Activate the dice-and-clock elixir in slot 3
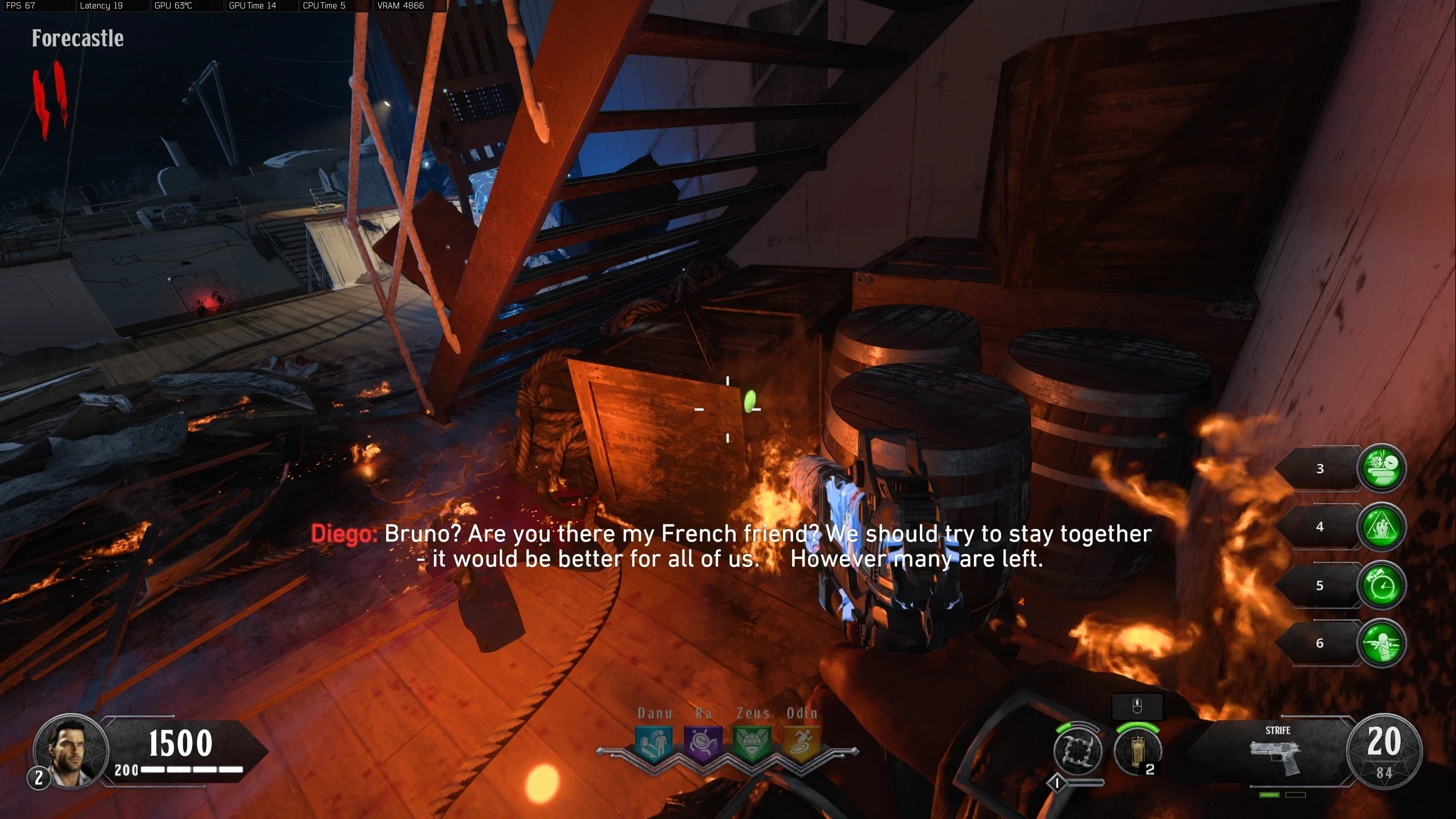Image resolution: width=1456 pixels, height=819 pixels. click(x=1382, y=468)
